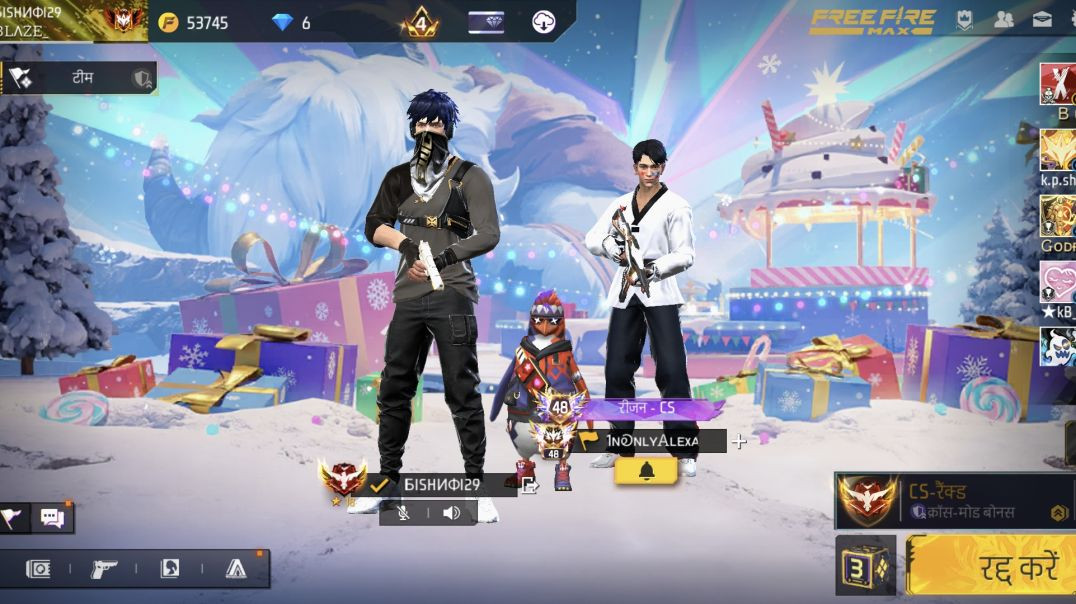Image resolution: width=1076 pixels, height=604 pixels.
Task: Tap the gold coin balance
Action: click(x=194, y=23)
